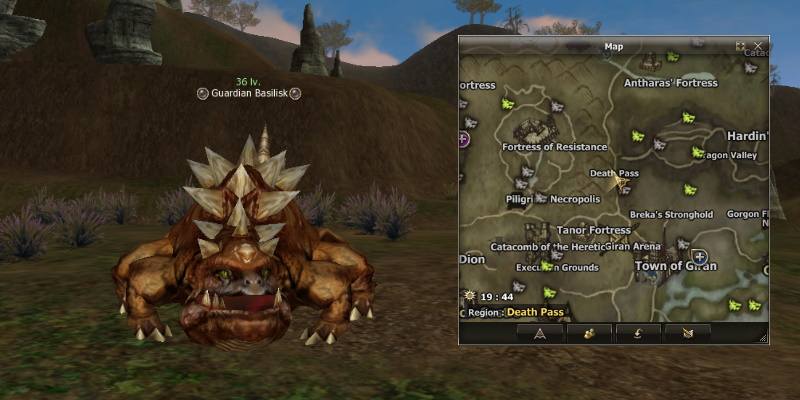Viewport: 800px width, 400px height.
Task: Click the crossed swords button below the map
Action: (686, 332)
